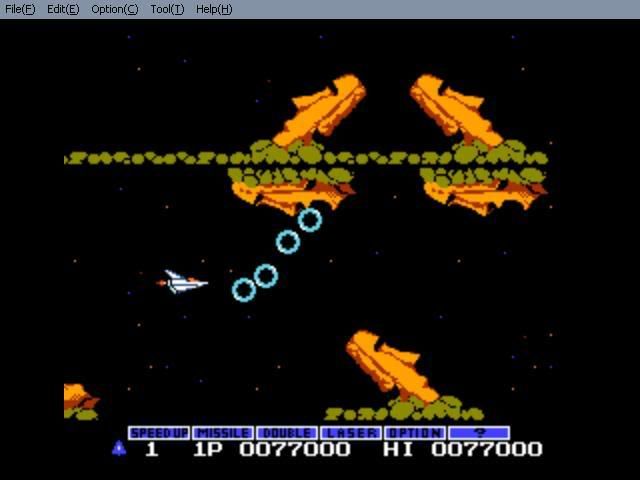Image resolution: width=640 pixels, height=480 pixels.
Task: Select the OPTION power-up slot
Action: click(414, 433)
